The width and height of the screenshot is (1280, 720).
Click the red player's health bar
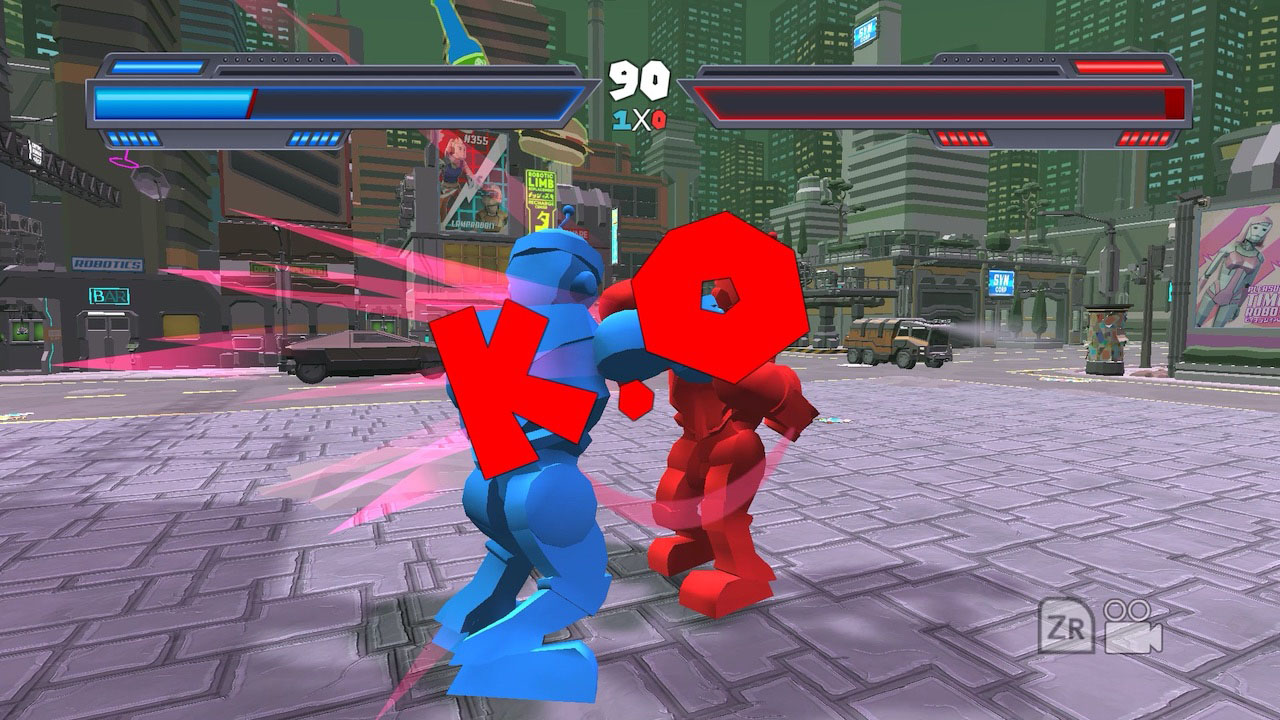[930, 99]
